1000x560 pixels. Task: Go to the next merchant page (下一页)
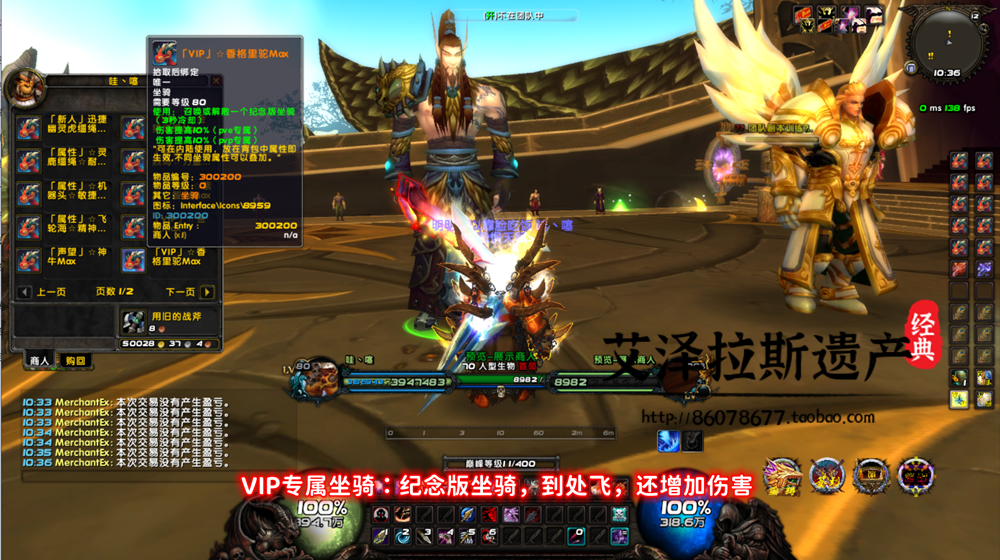tap(207, 292)
